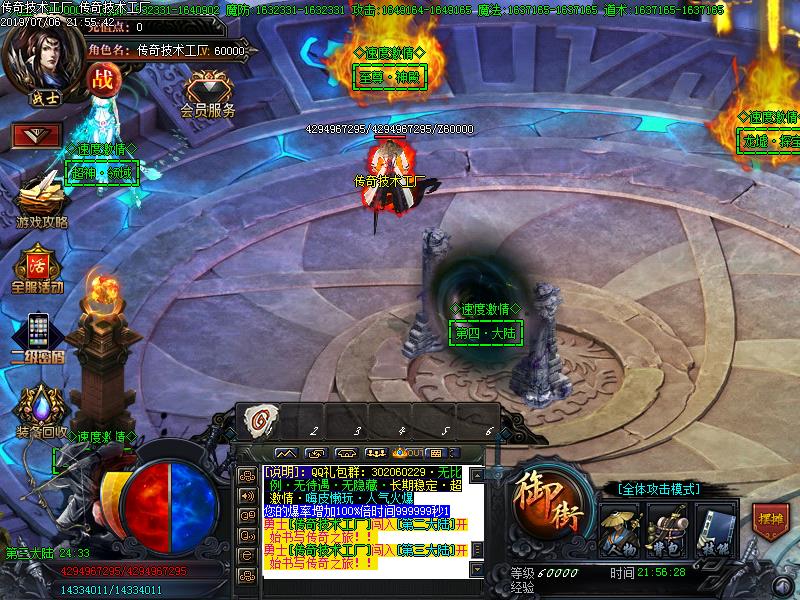Toggle the speaker sound icon beside chat
Screen dimensions: 800x600
(245, 495)
